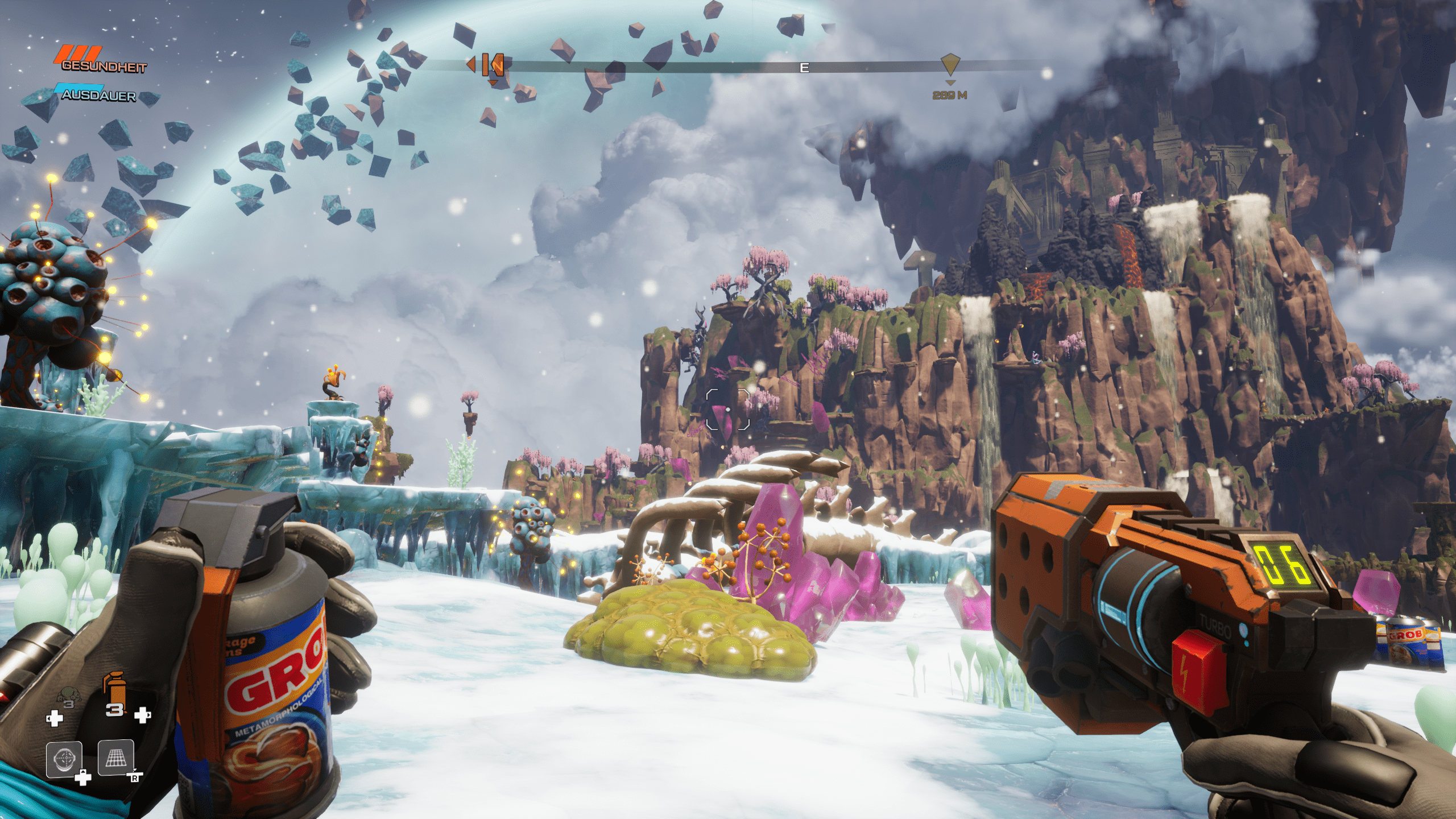The width and height of the screenshot is (1456, 819).
Task: Activate the helmet scanner visor icon
Action: tap(64, 759)
